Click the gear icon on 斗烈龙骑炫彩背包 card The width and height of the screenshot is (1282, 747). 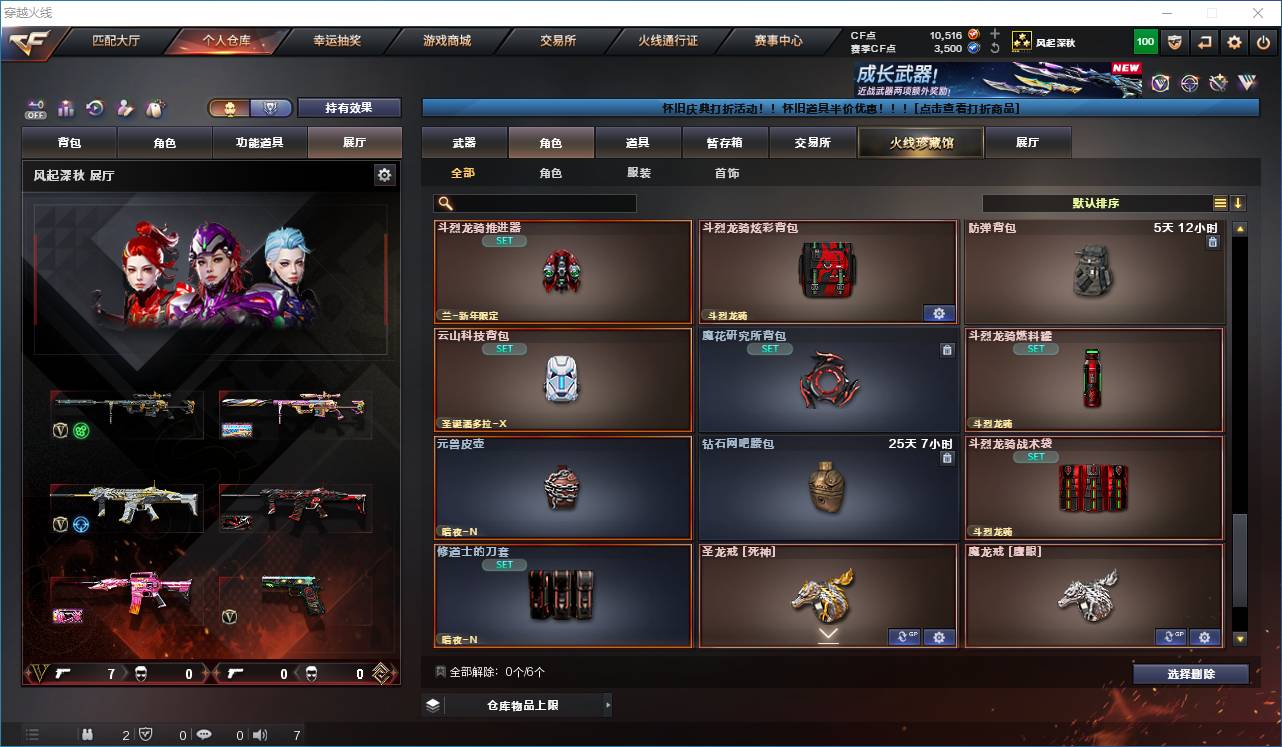coord(939,314)
